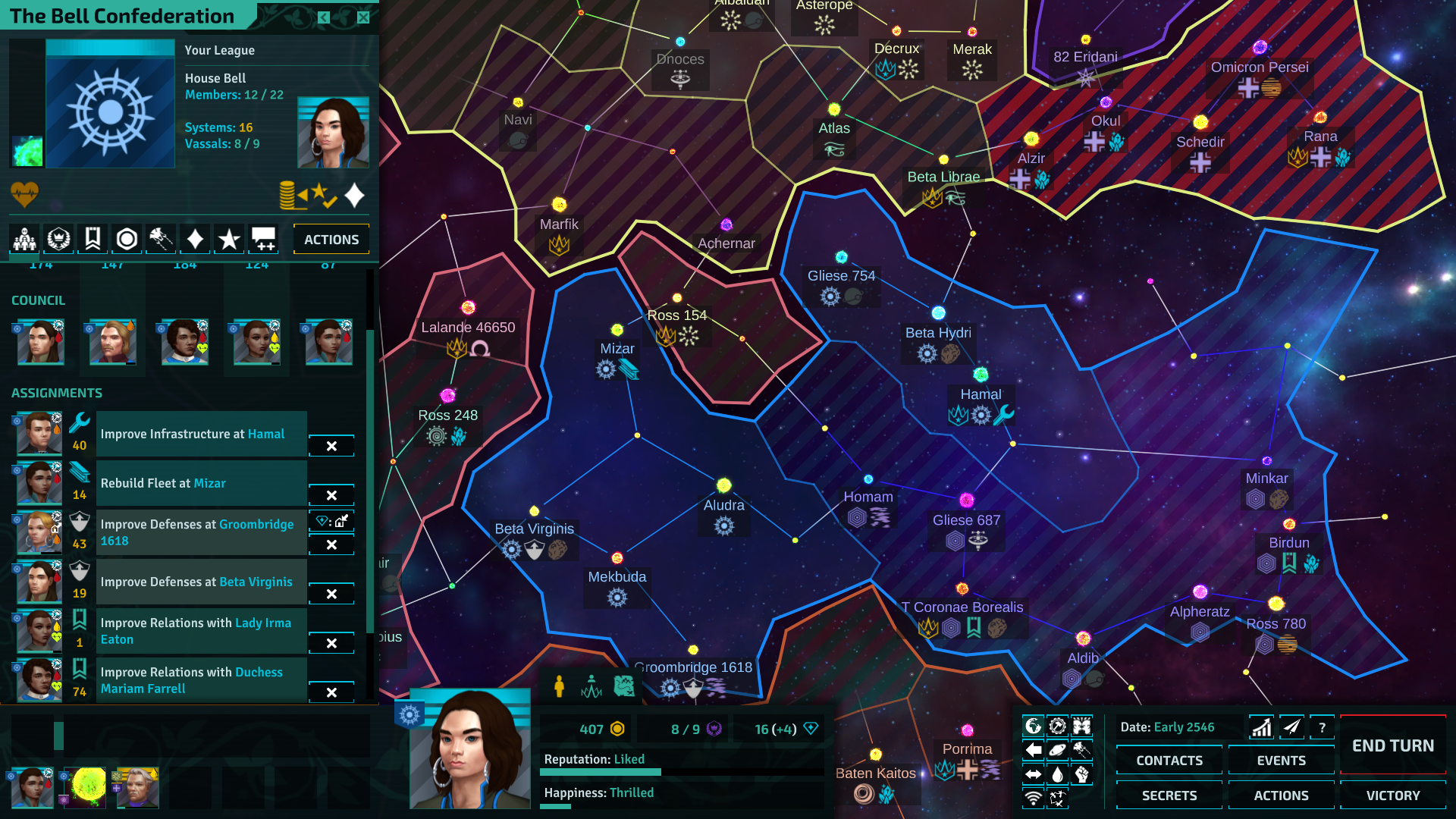Open the prestige crown-wreath tab icon
1456x819 pixels.
click(58, 238)
